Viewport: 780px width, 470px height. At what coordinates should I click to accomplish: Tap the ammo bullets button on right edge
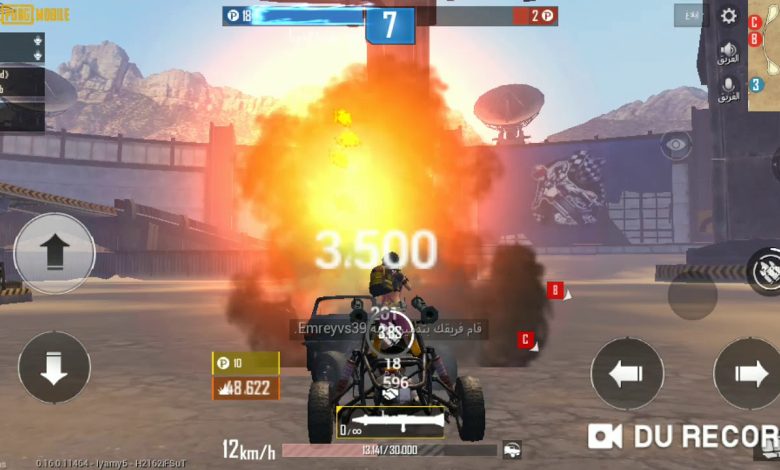[x=765, y=270]
